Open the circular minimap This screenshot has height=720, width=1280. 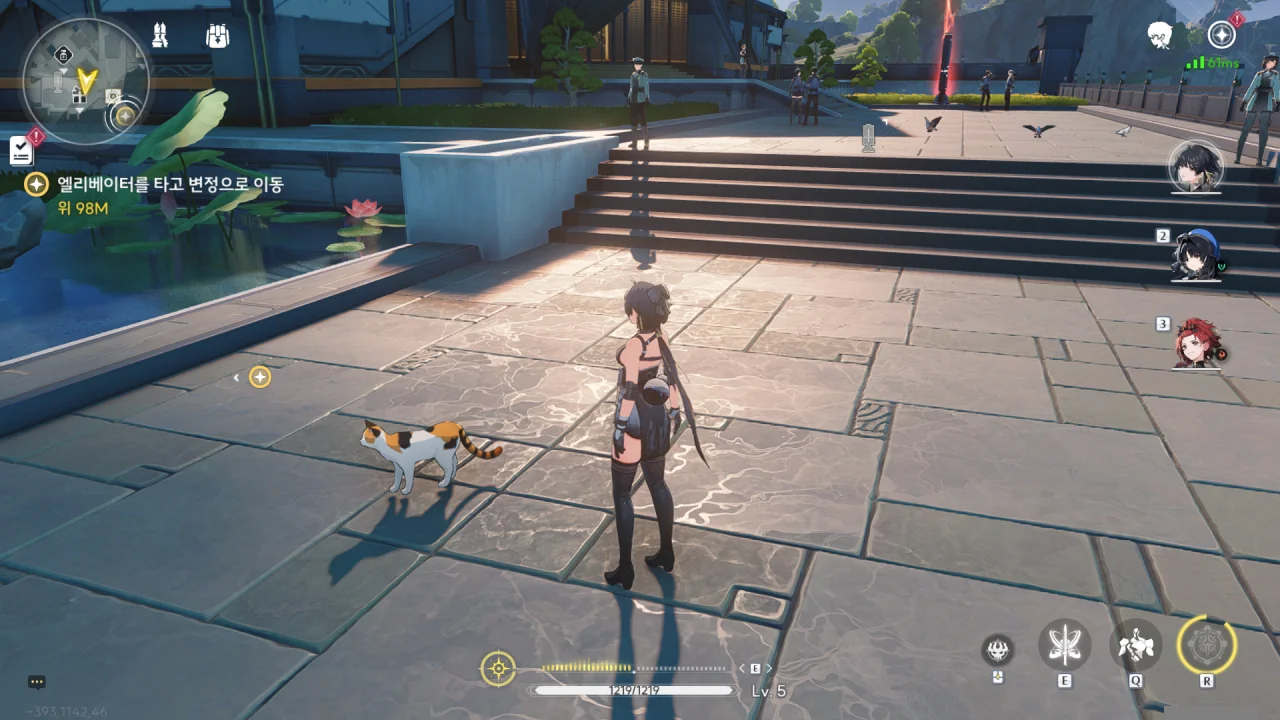pos(84,81)
